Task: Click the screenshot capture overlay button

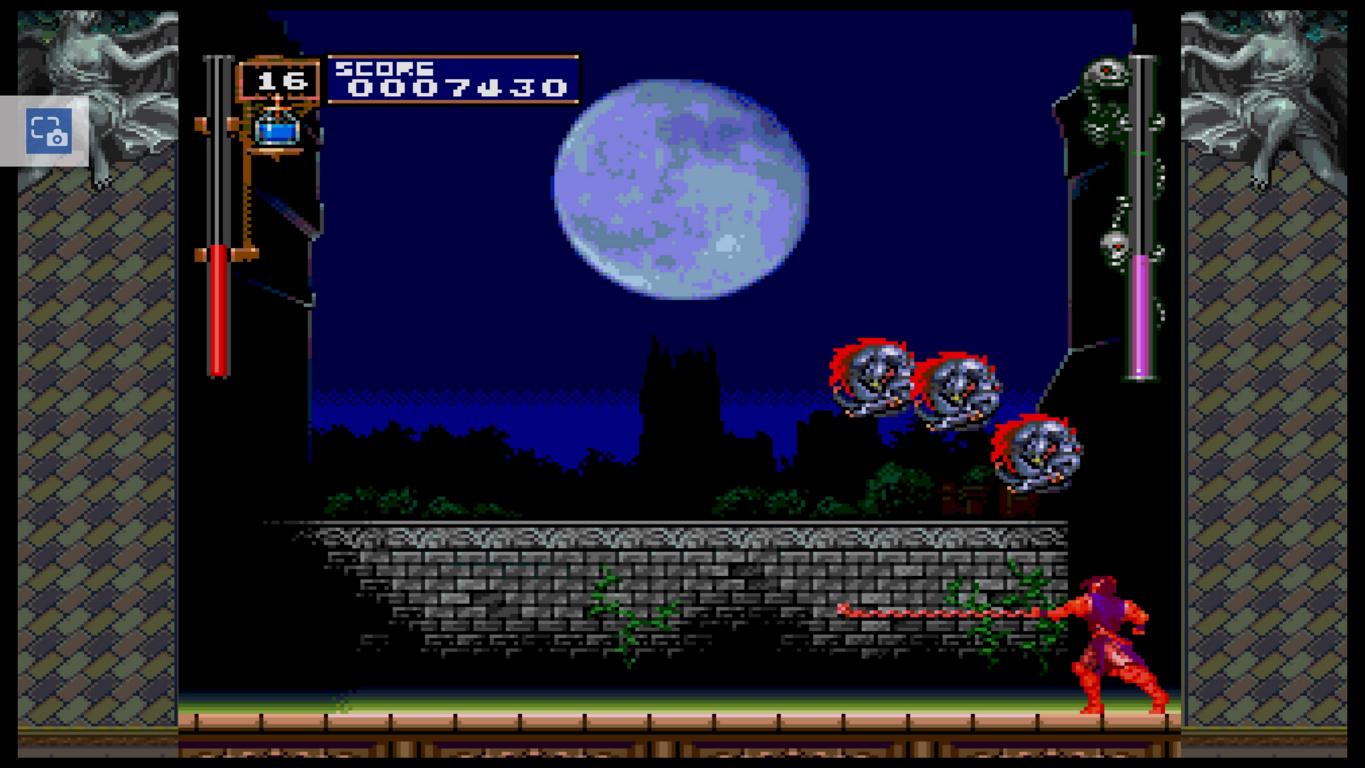Action: point(48,131)
